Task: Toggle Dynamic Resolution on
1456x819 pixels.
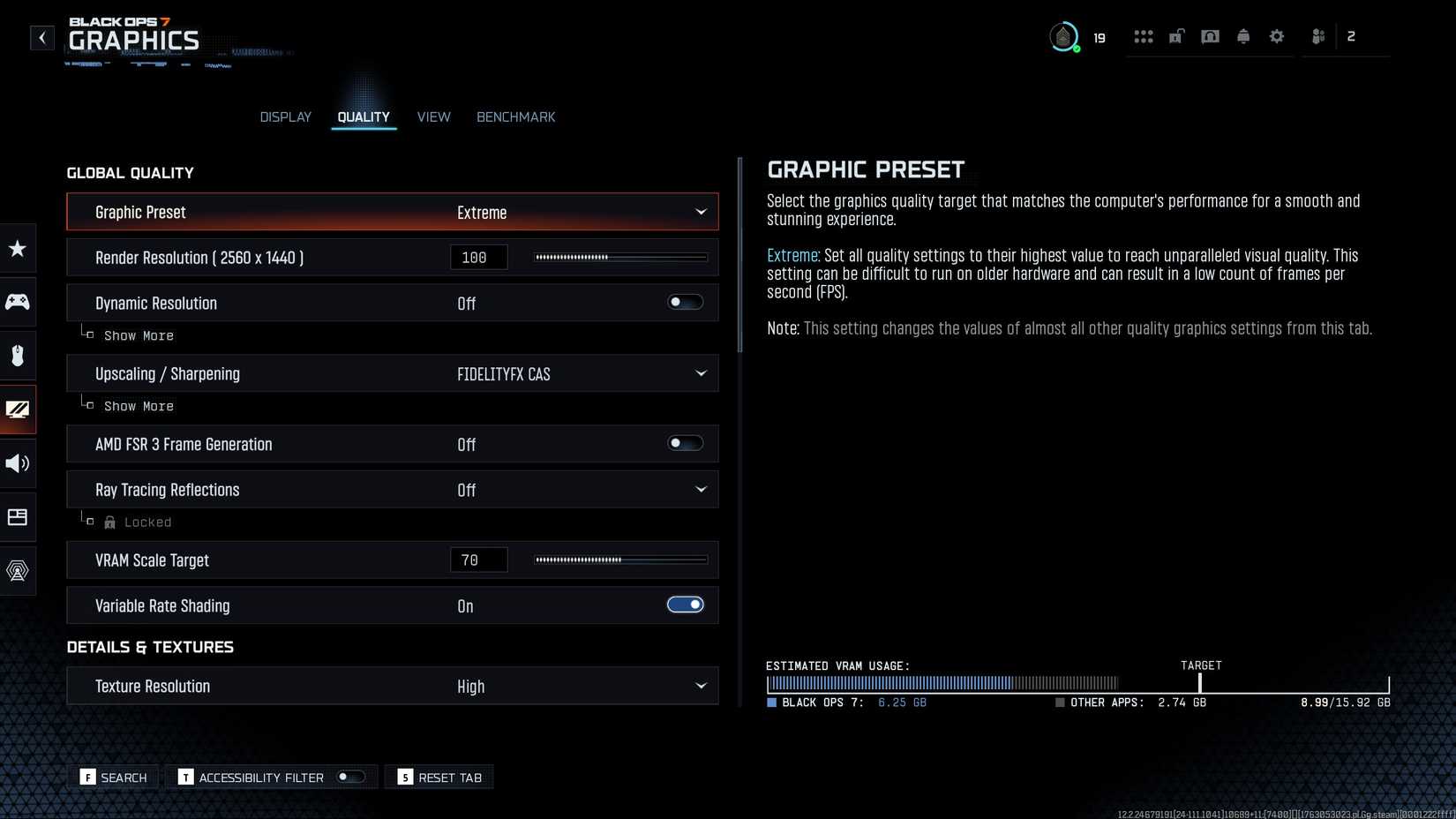Action: pyautogui.click(x=685, y=303)
